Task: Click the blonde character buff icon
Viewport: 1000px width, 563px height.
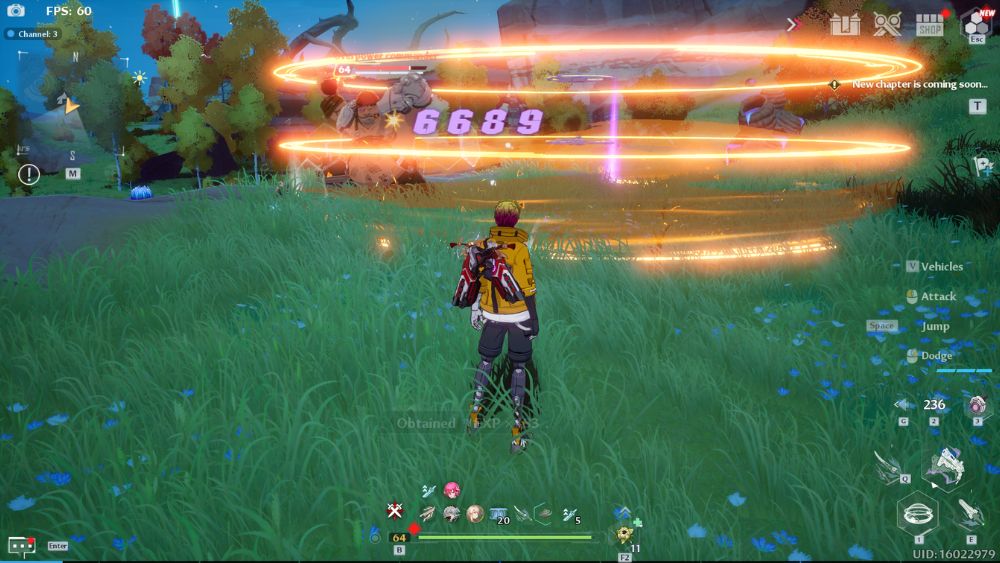Action: 475,513
